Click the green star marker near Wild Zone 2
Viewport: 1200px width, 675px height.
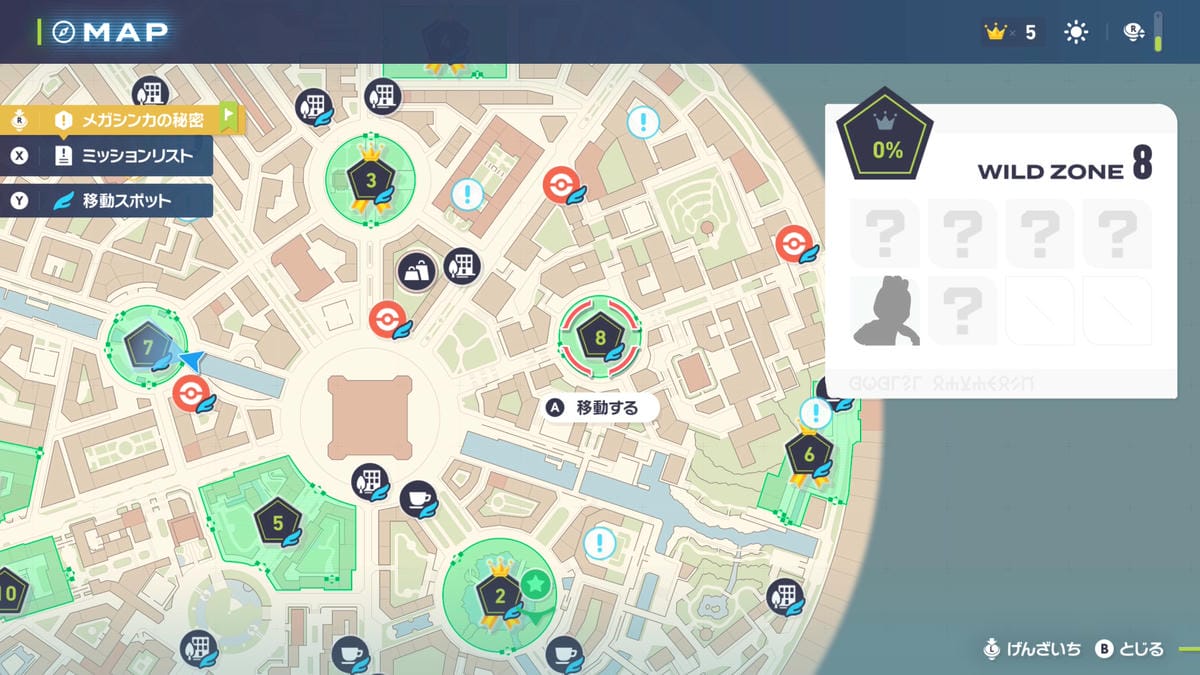click(537, 583)
